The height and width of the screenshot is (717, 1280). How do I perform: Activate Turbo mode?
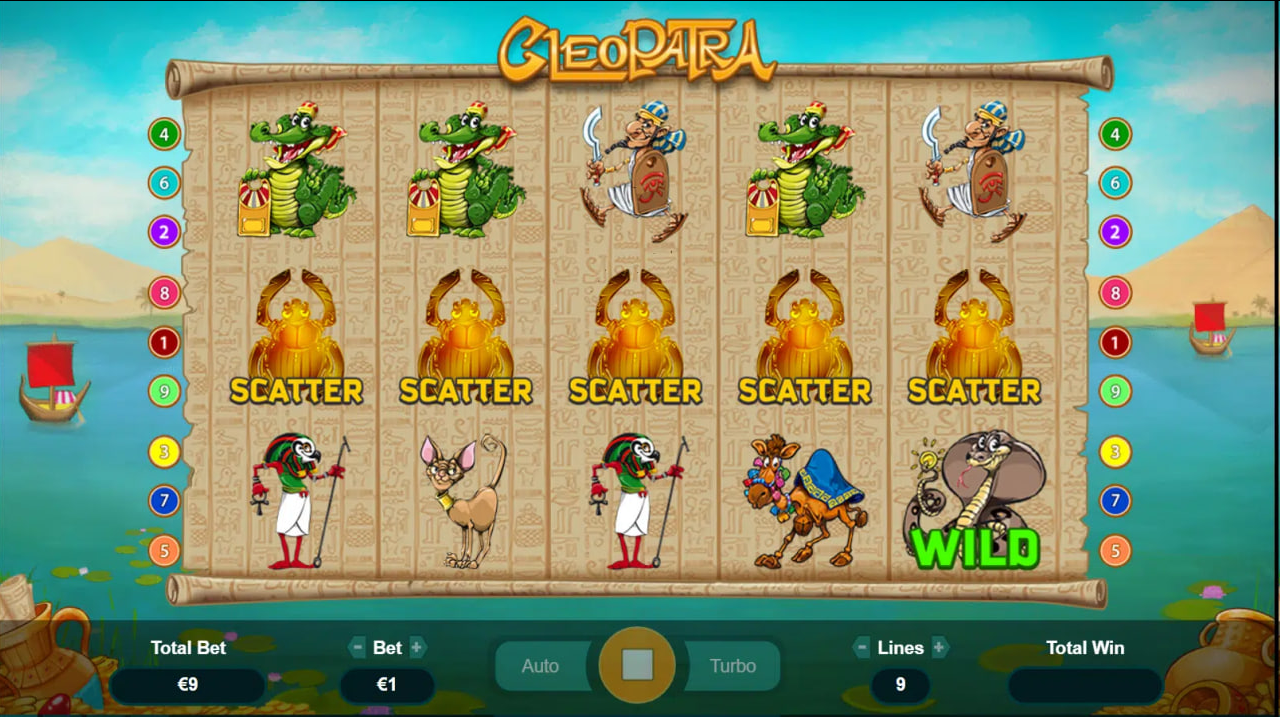[732, 666]
